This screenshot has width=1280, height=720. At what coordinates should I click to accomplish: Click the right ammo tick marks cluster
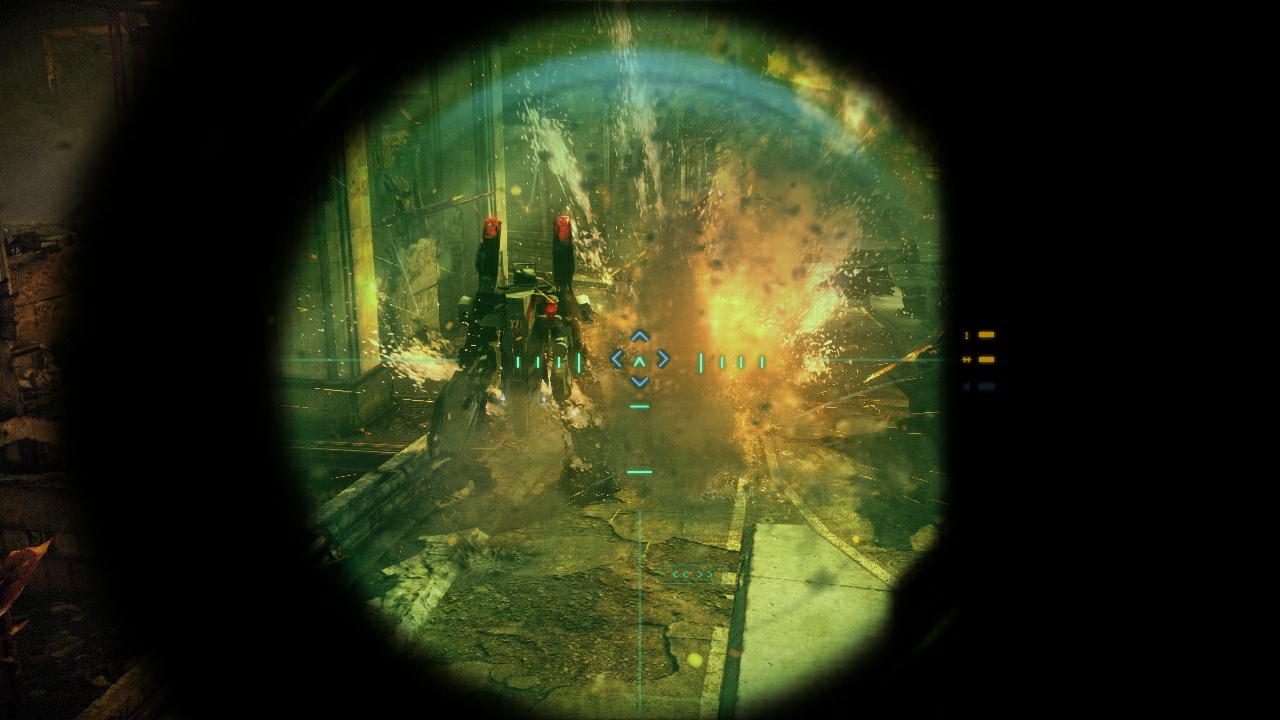(732, 360)
